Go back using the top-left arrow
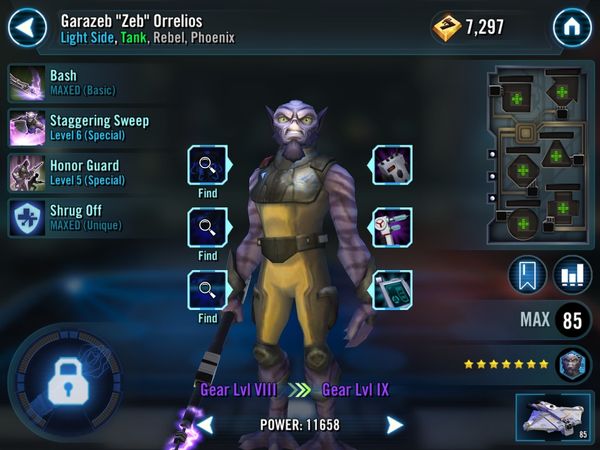Viewport: 600px width, 450px height. coord(27,26)
